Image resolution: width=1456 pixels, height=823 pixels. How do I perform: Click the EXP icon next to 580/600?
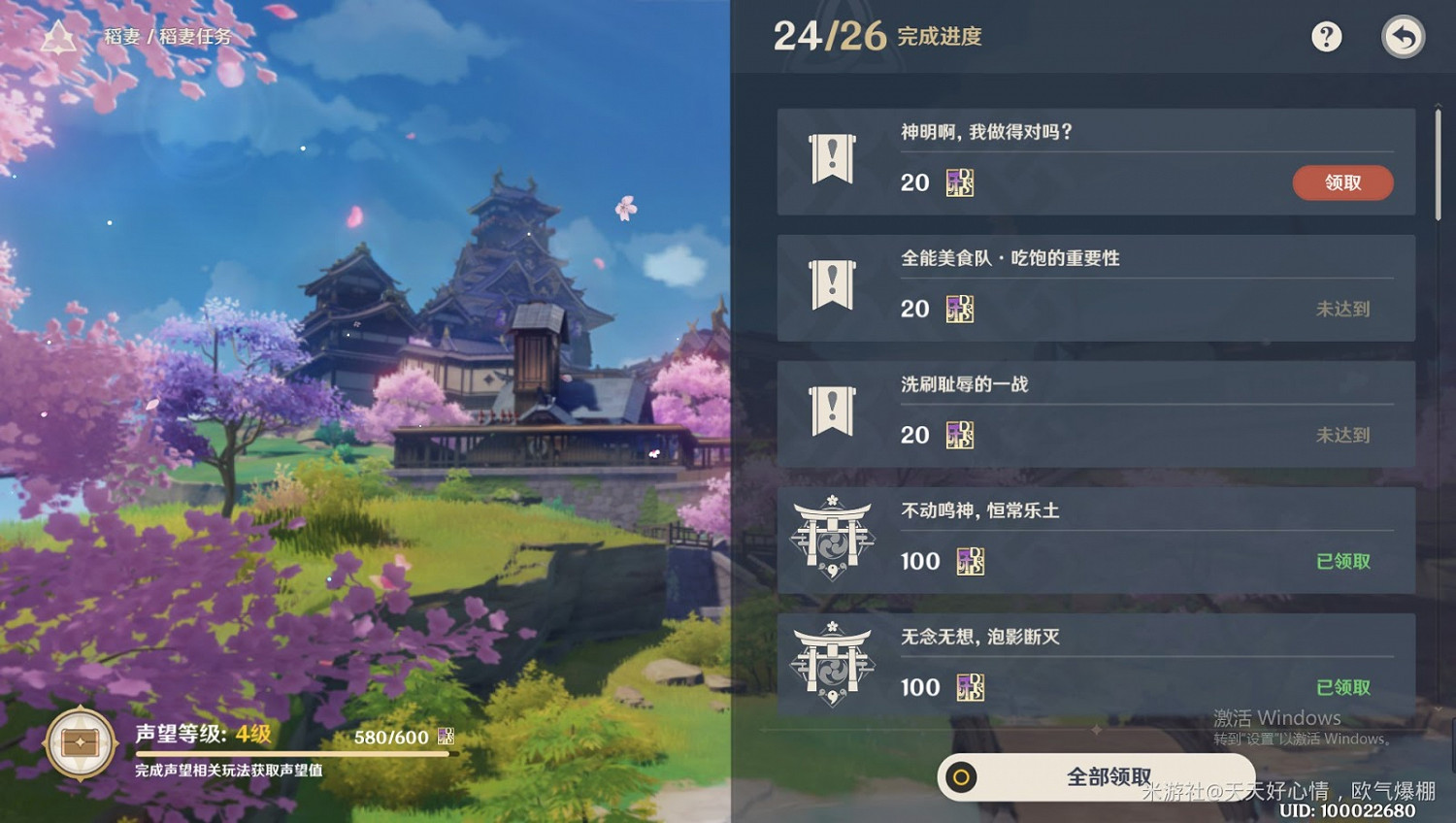(x=448, y=736)
